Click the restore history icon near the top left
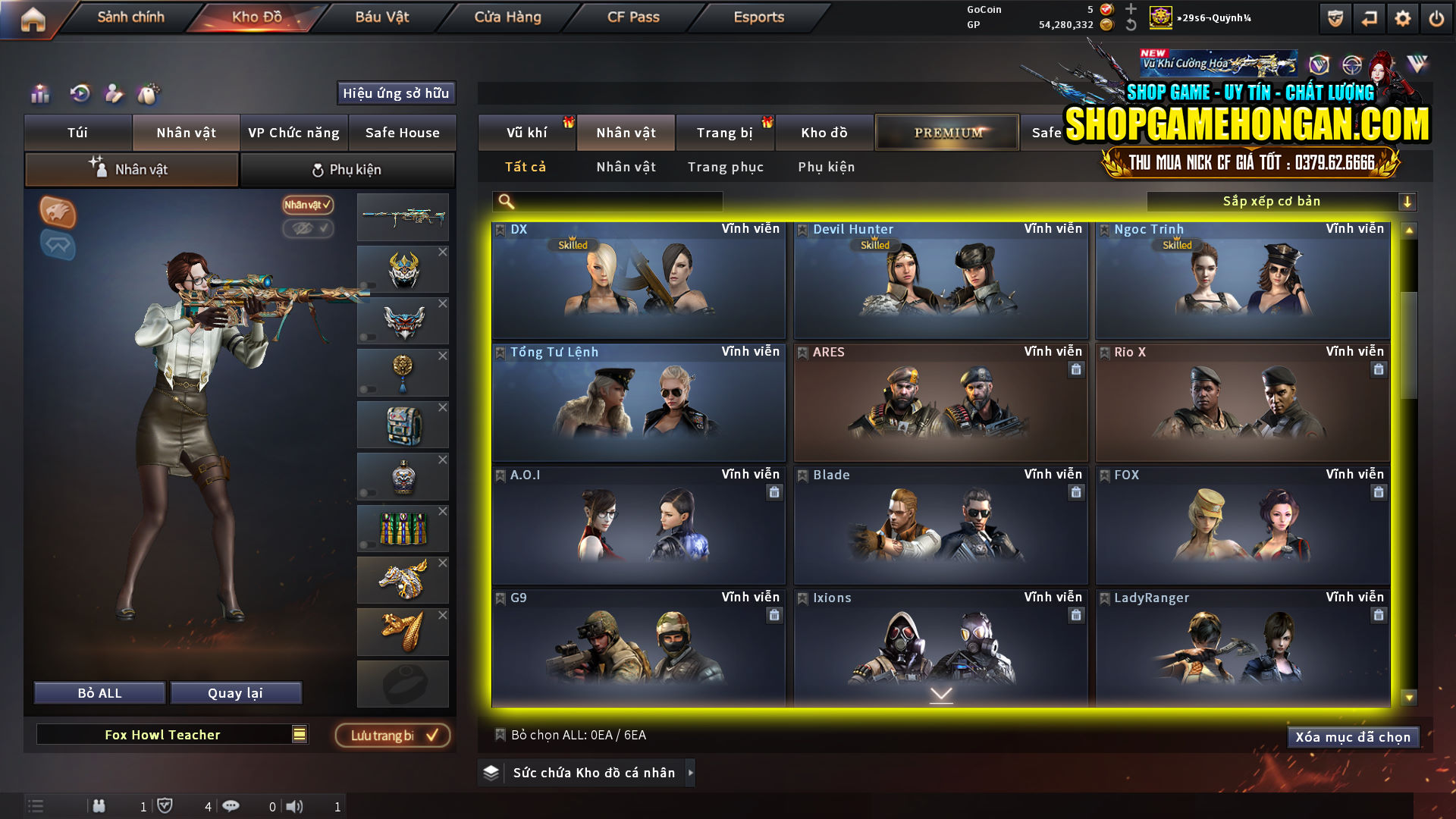The width and height of the screenshot is (1456, 819). click(x=80, y=94)
